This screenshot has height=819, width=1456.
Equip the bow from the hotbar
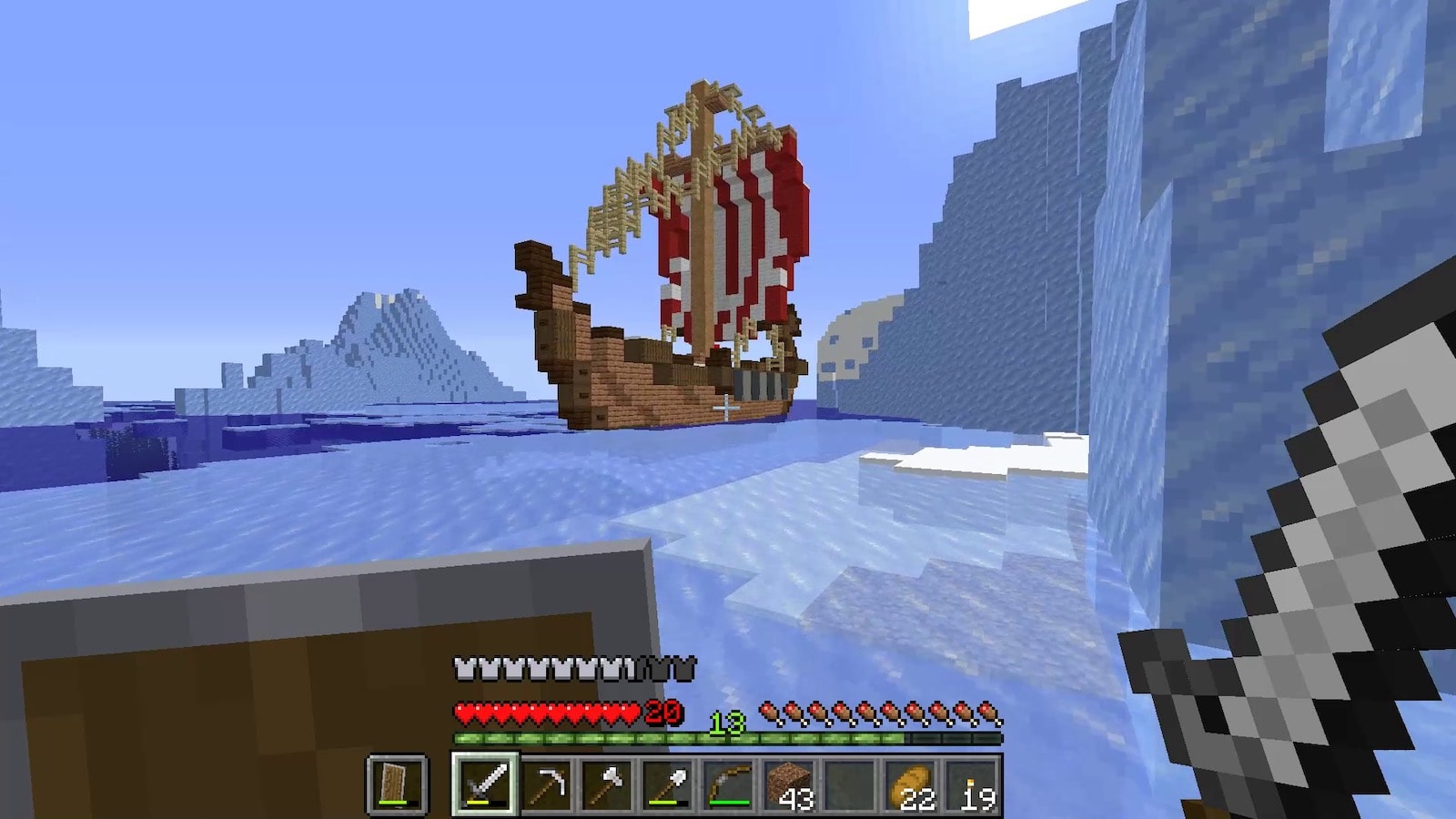728,784
